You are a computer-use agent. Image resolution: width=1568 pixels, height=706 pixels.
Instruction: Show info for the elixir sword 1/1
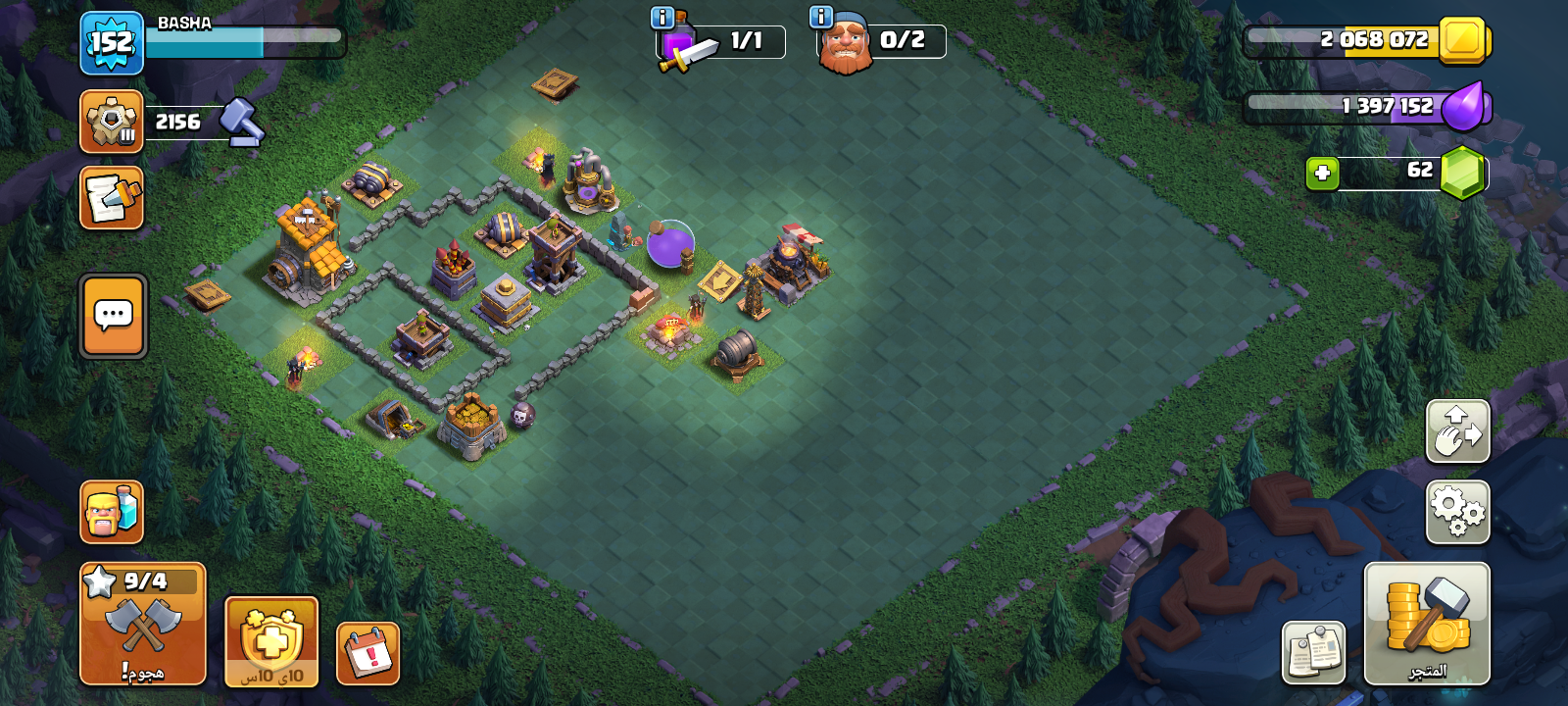point(662,17)
